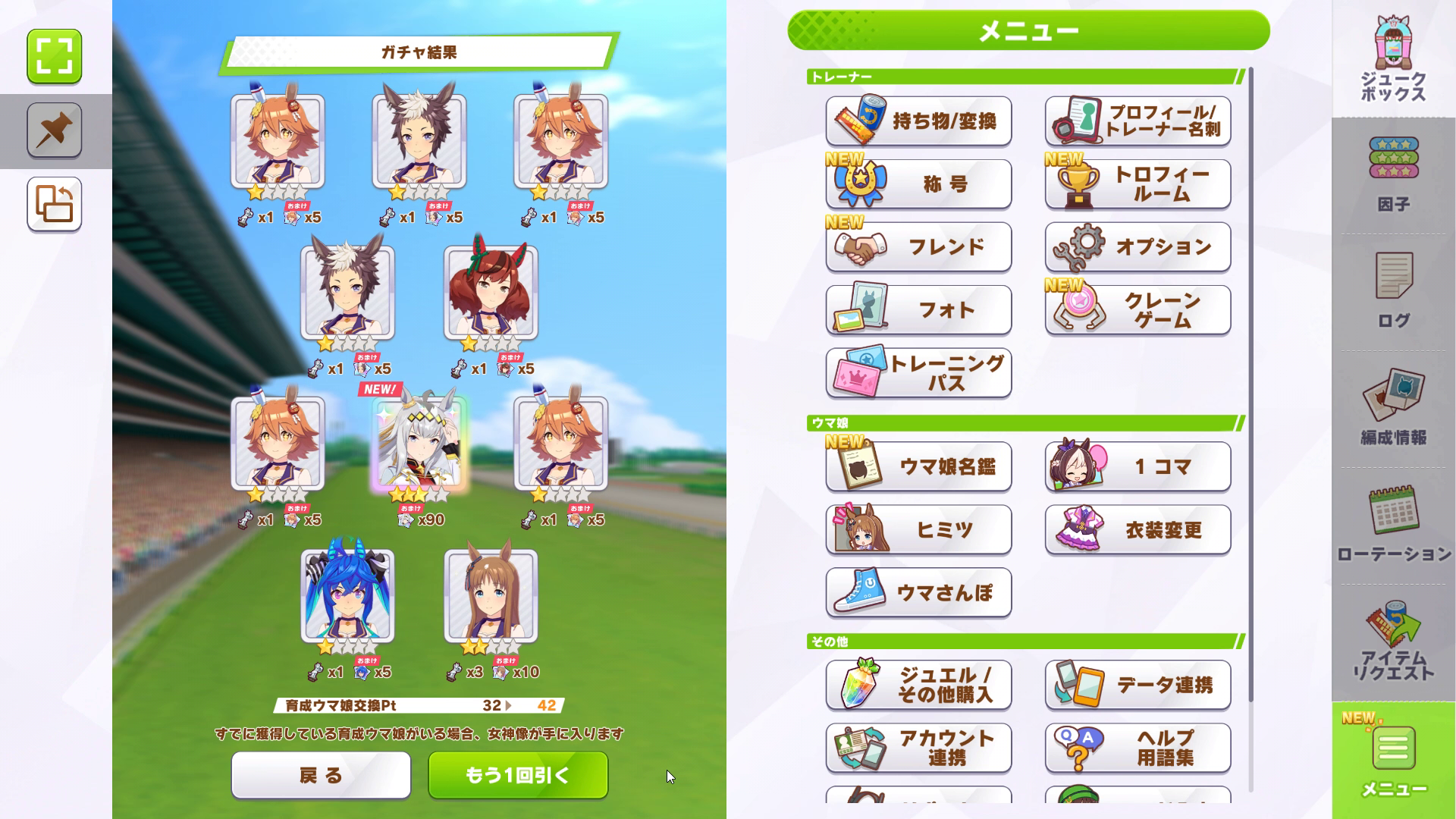Screen dimensions: 1456x819
Task: Pull again with もう1回引く button
Action: (x=518, y=775)
